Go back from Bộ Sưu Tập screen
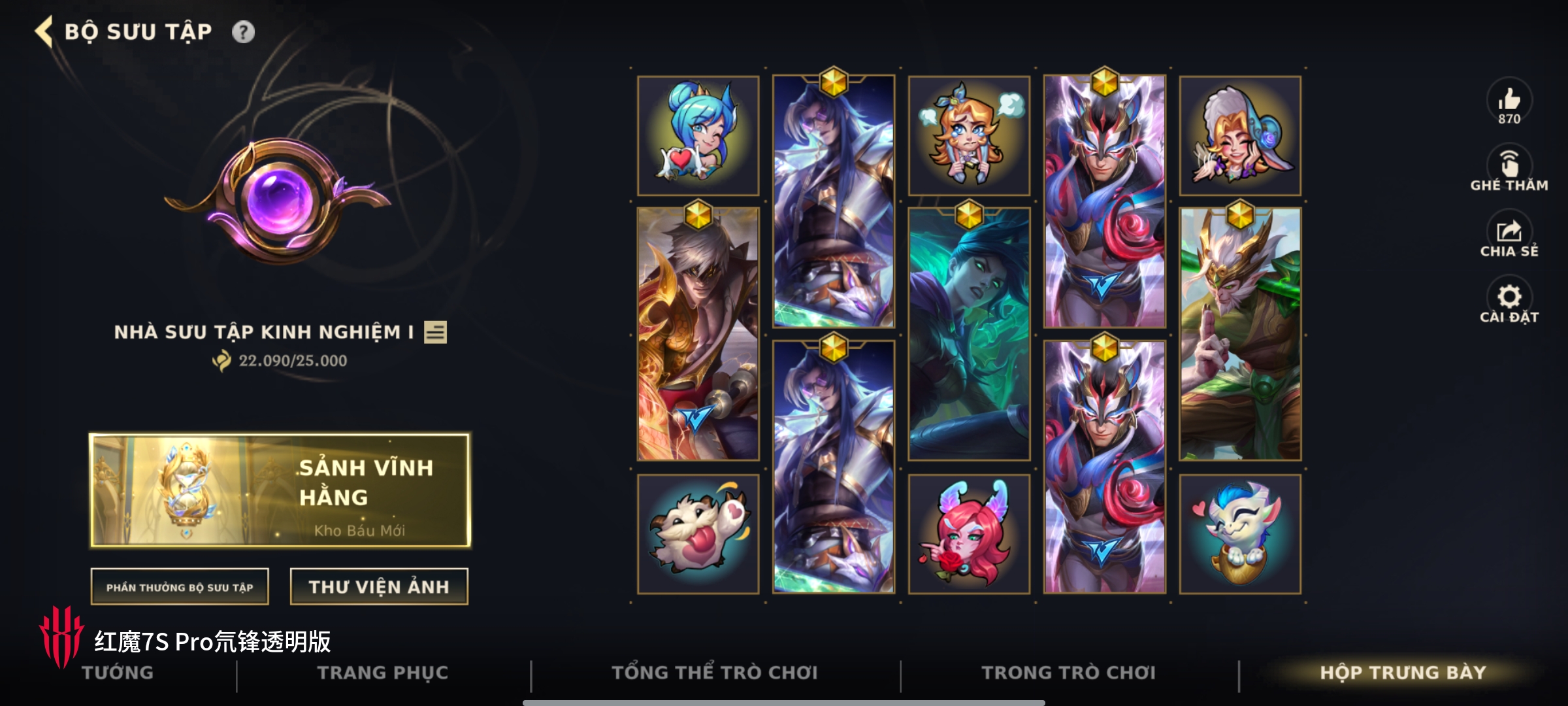This screenshot has height=706, width=1568. 44,31
